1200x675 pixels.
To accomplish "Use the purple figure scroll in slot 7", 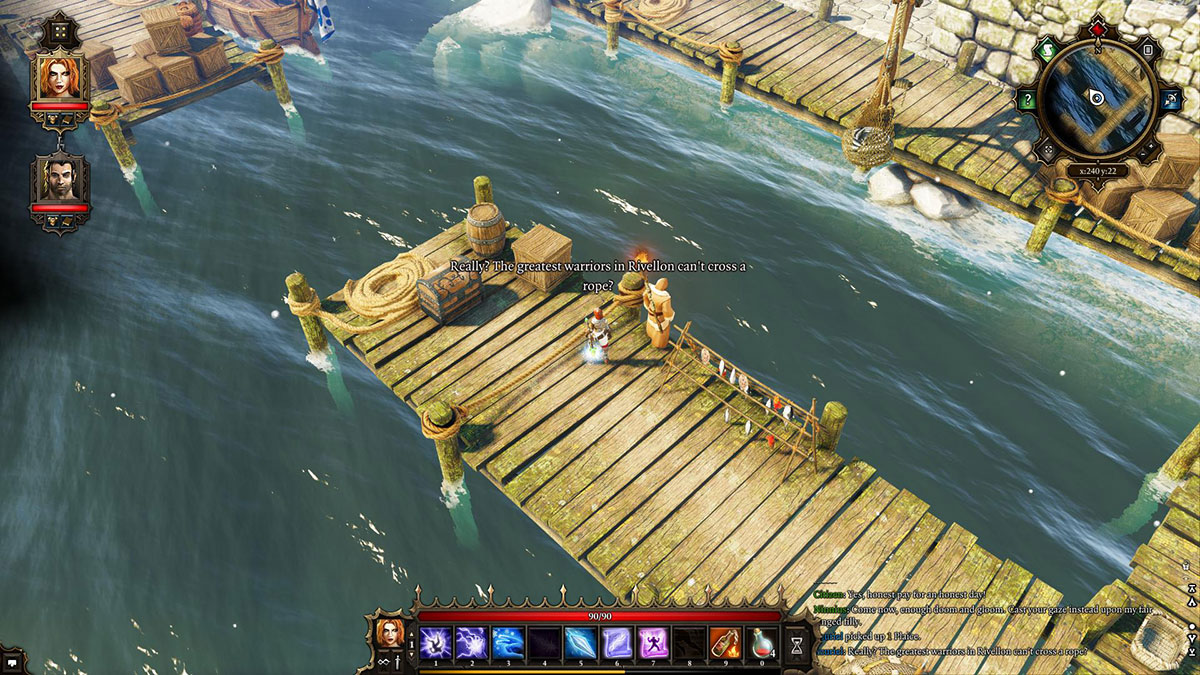I will 653,641.
